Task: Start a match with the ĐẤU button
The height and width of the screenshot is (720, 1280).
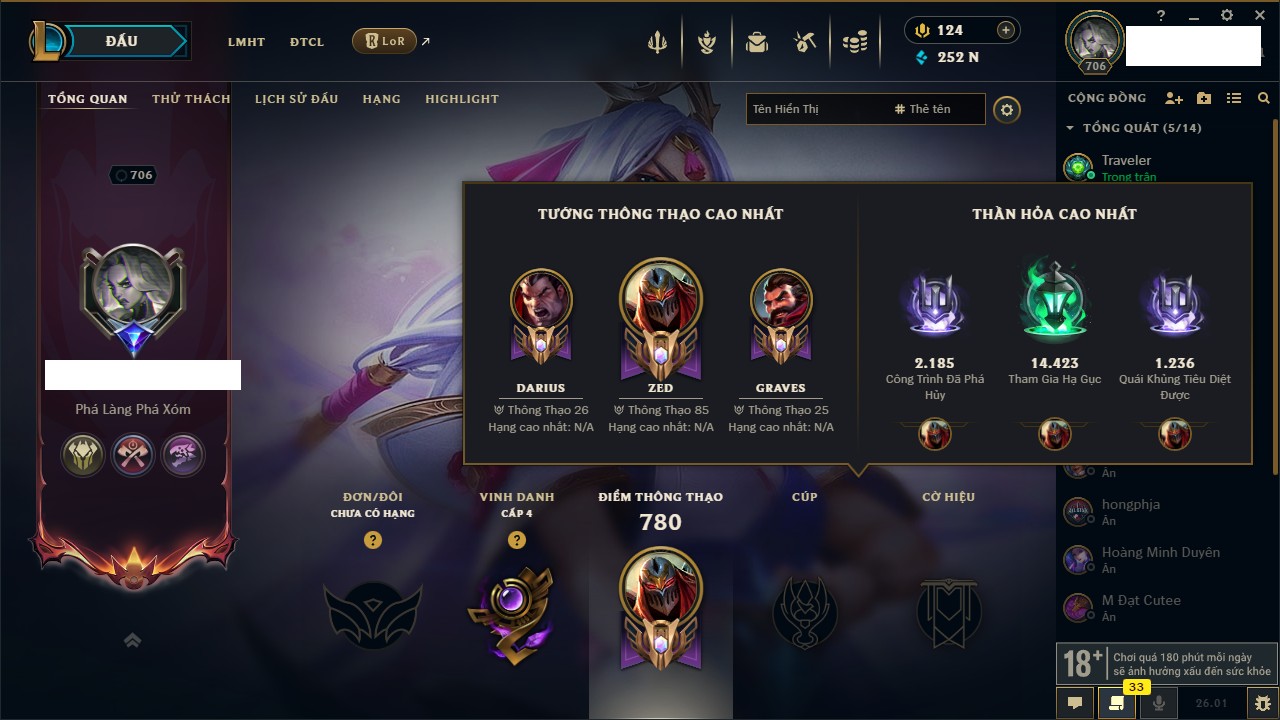Action: (122, 41)
